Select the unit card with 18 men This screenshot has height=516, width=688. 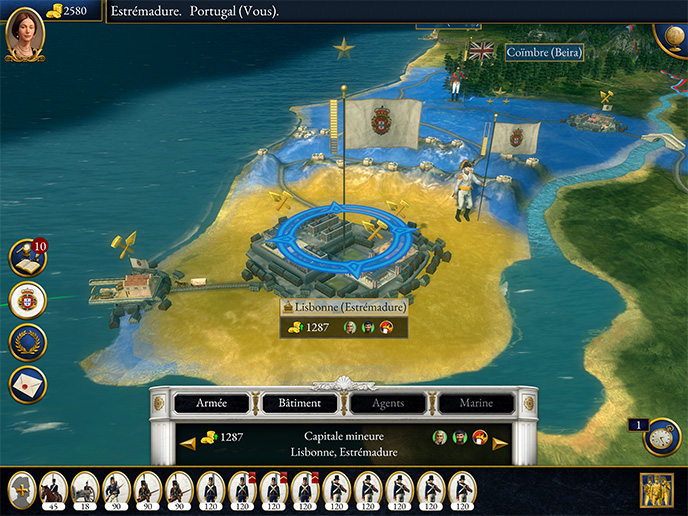click(x=84, y=489)
